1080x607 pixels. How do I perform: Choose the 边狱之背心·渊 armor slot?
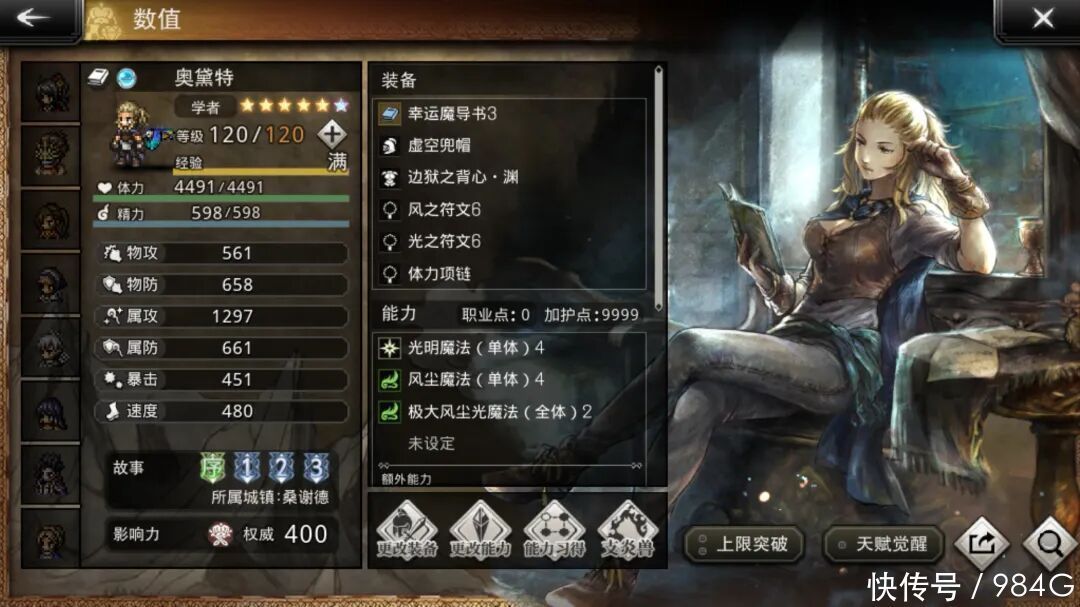tap(510, 177)
